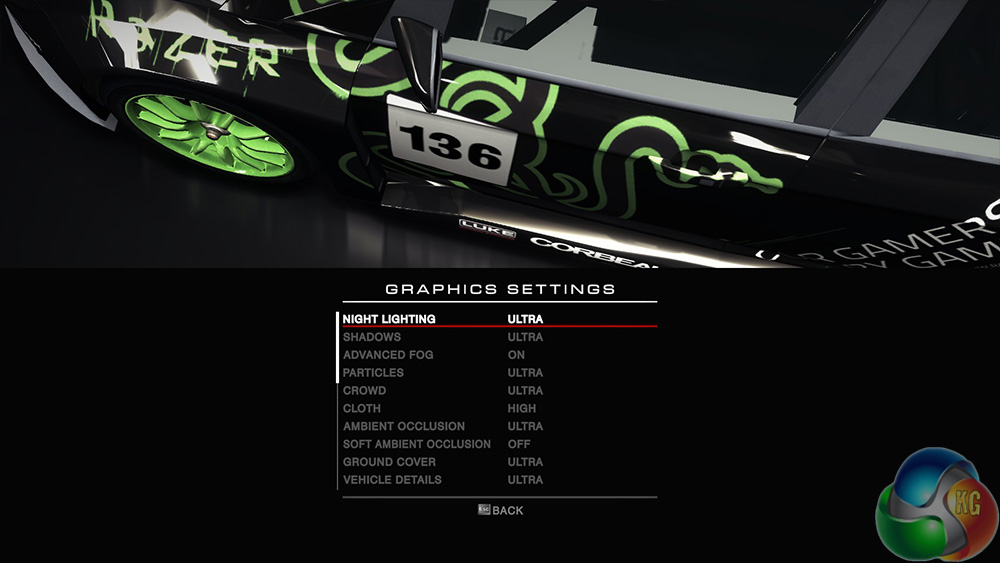
Task: Select the Night Lighting setting
Action: (x=389, y=319)
